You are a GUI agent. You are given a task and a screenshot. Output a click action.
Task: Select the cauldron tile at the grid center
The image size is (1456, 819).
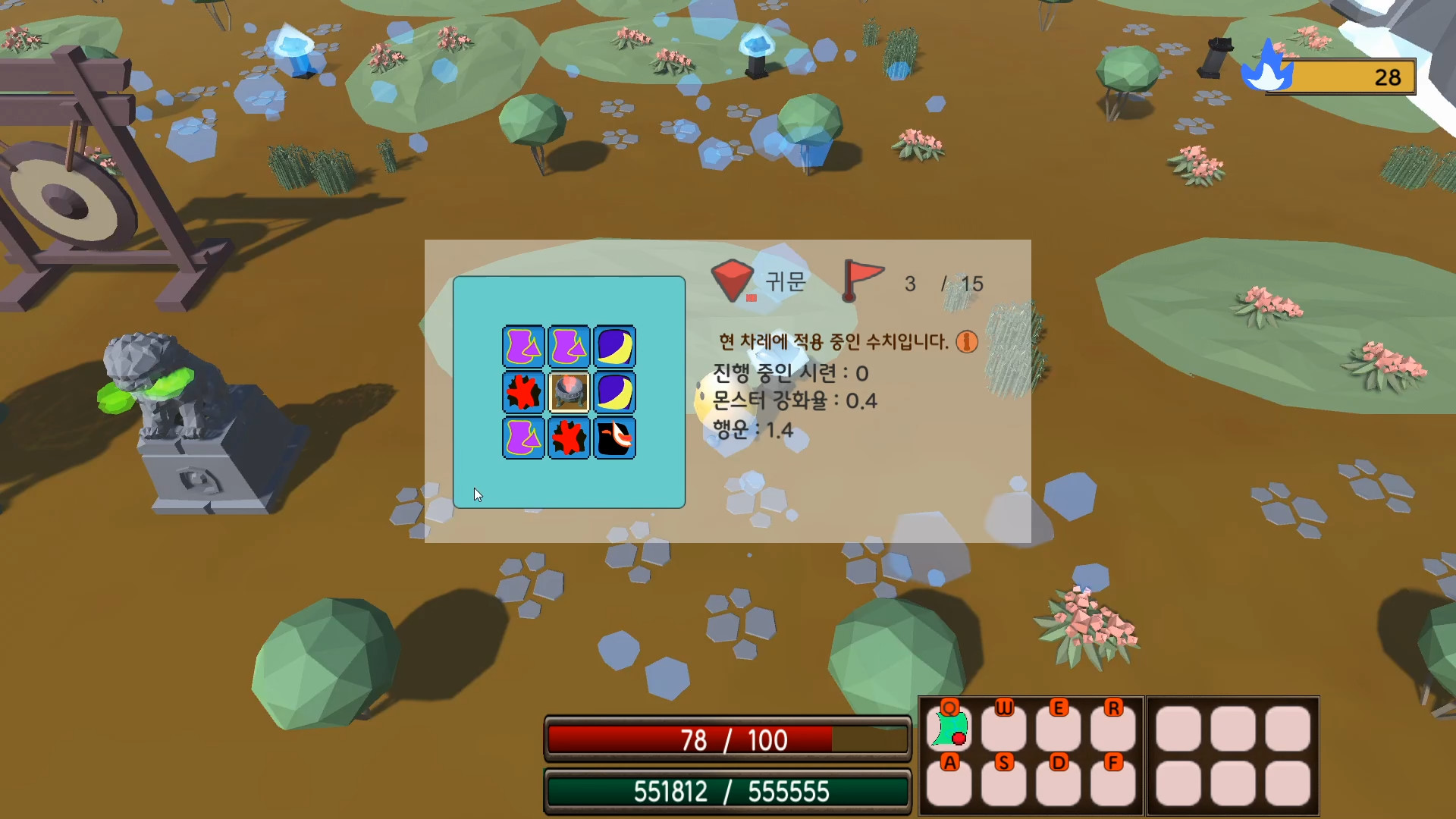point(569,393)
